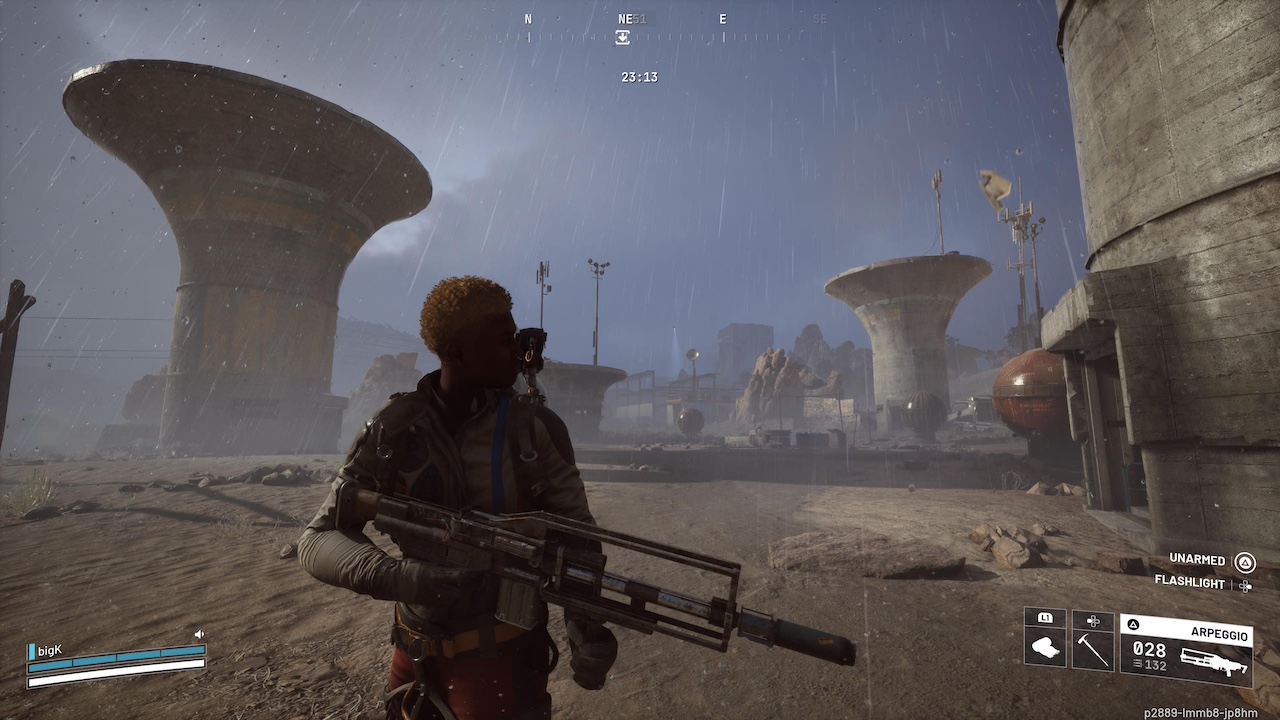Image resolution: width=1280 pixels, height=720 pixels.
Task: Click the bigK player name tag
Action: (x=49, y=651)
